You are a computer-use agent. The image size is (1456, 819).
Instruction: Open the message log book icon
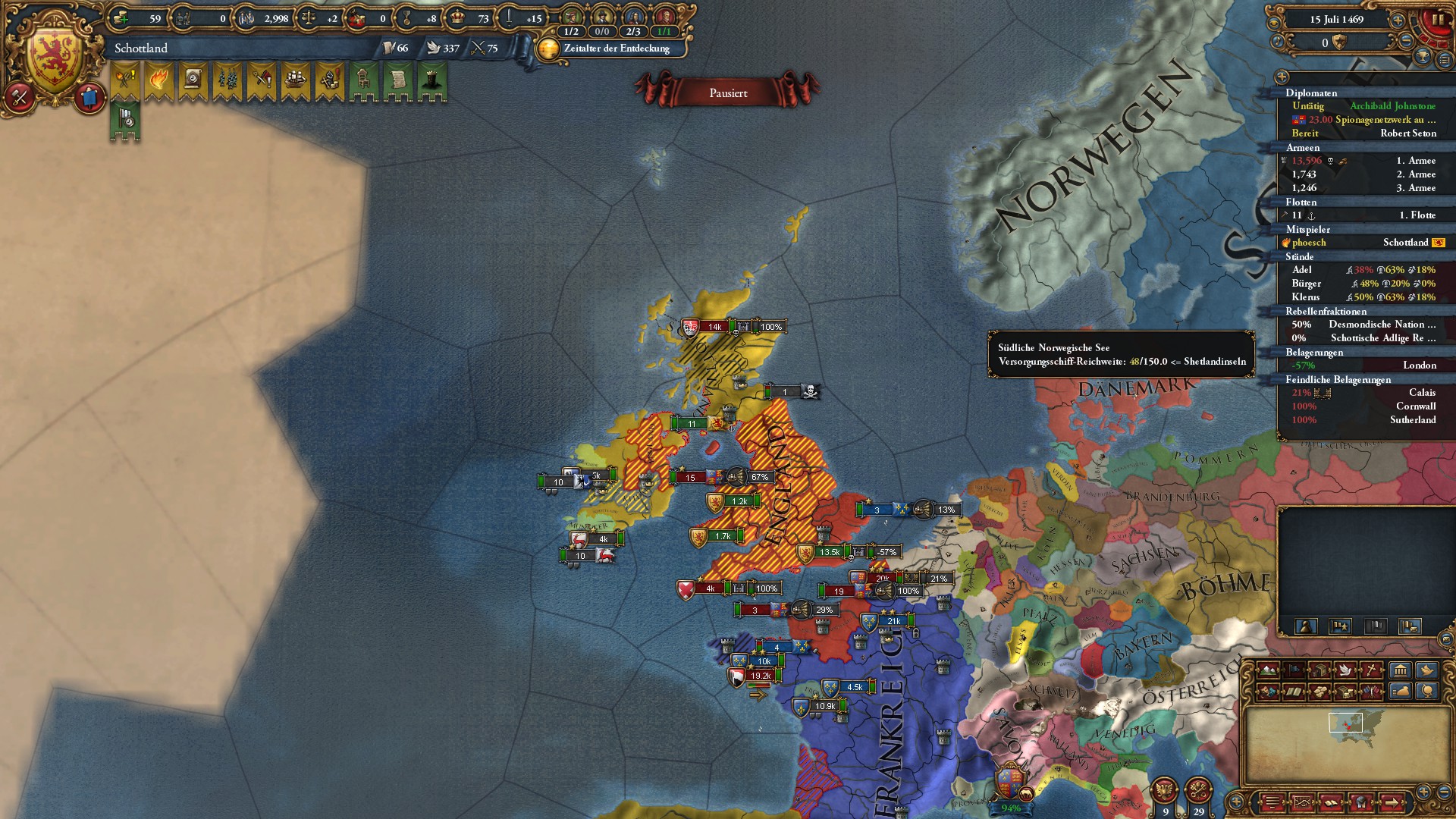1331,802
